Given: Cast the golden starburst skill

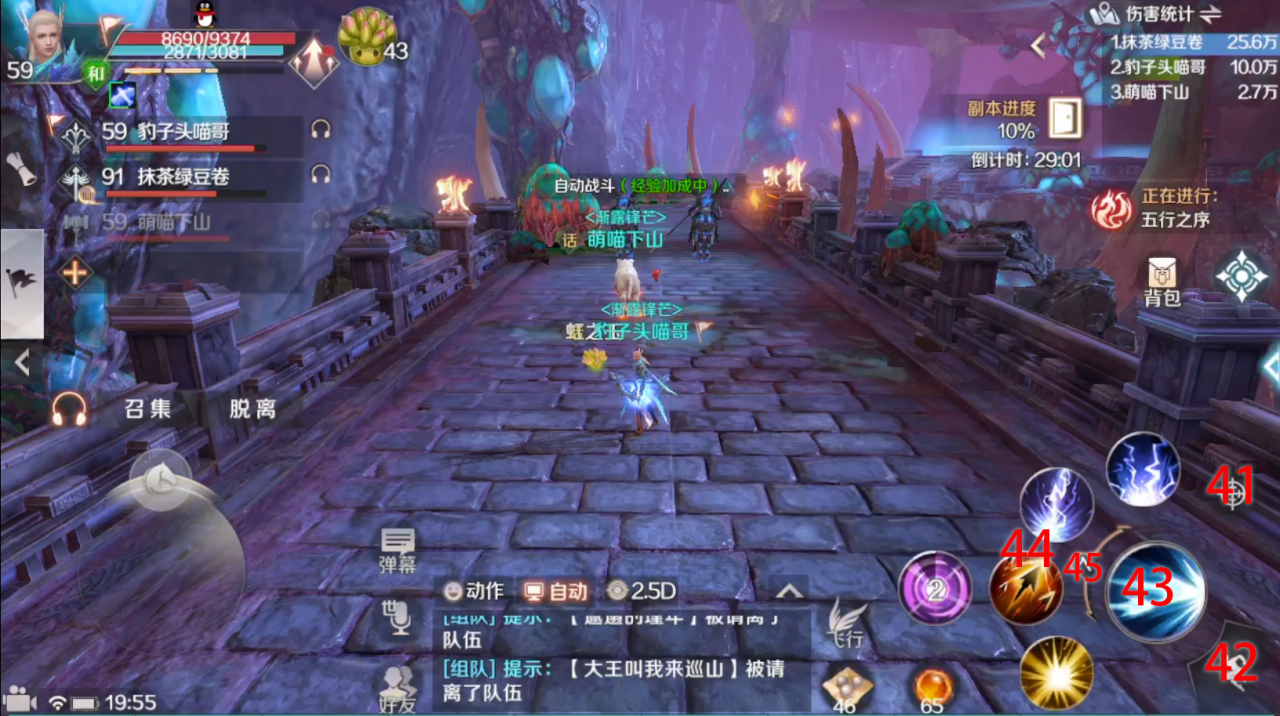Looking at the screenshot, I should (1056, 673).
